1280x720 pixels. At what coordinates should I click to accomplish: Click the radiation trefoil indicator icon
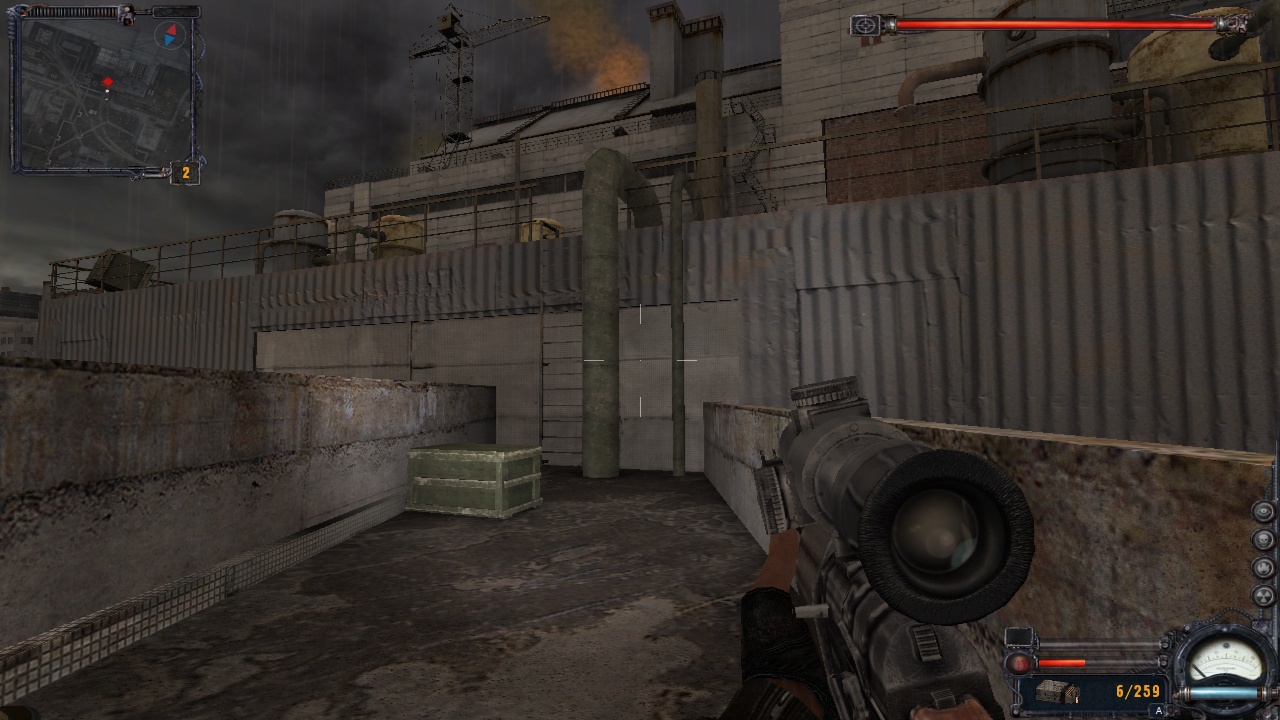click(x=1263, y=596)
